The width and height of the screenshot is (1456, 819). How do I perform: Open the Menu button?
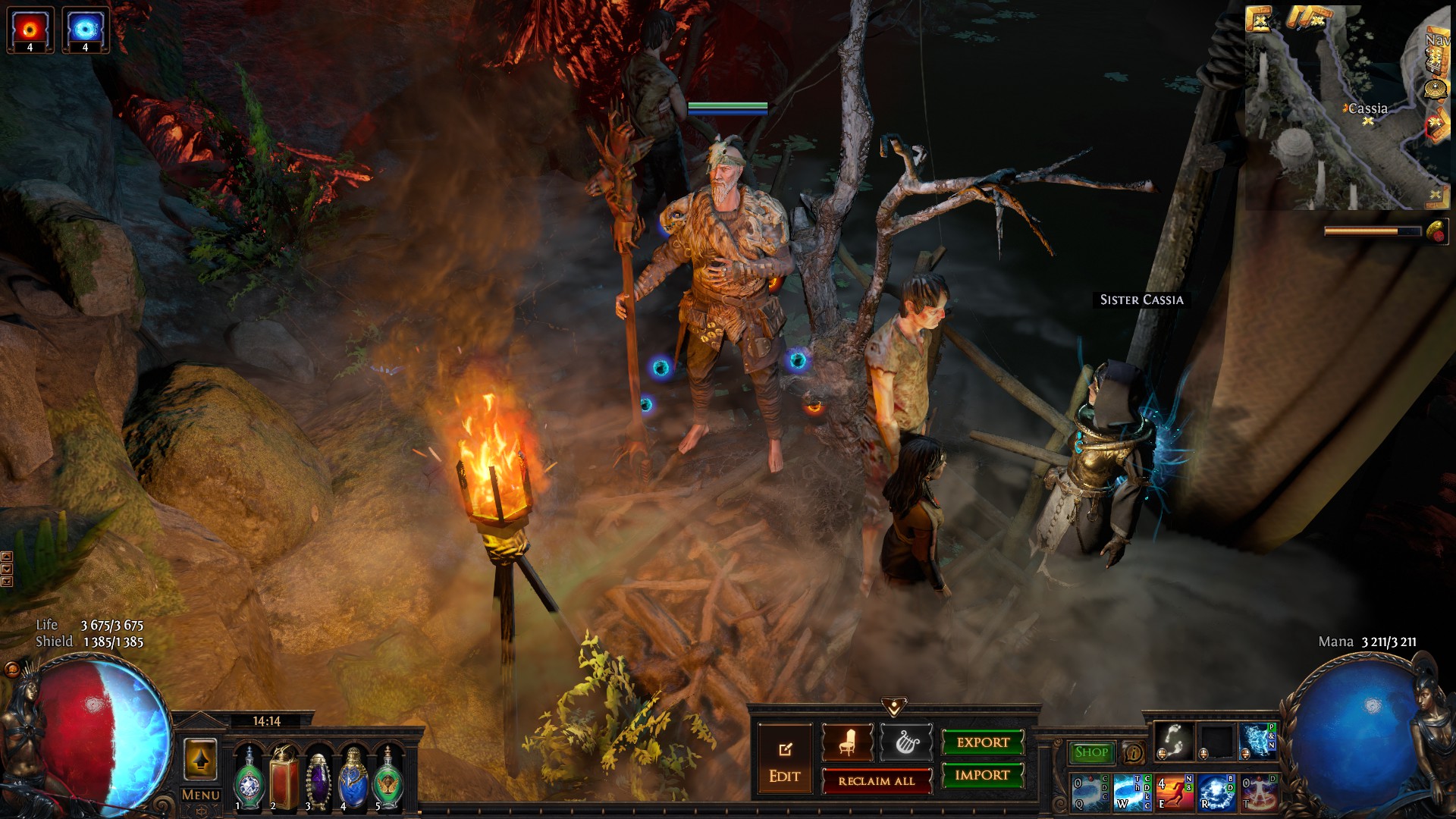coord(201,795)
